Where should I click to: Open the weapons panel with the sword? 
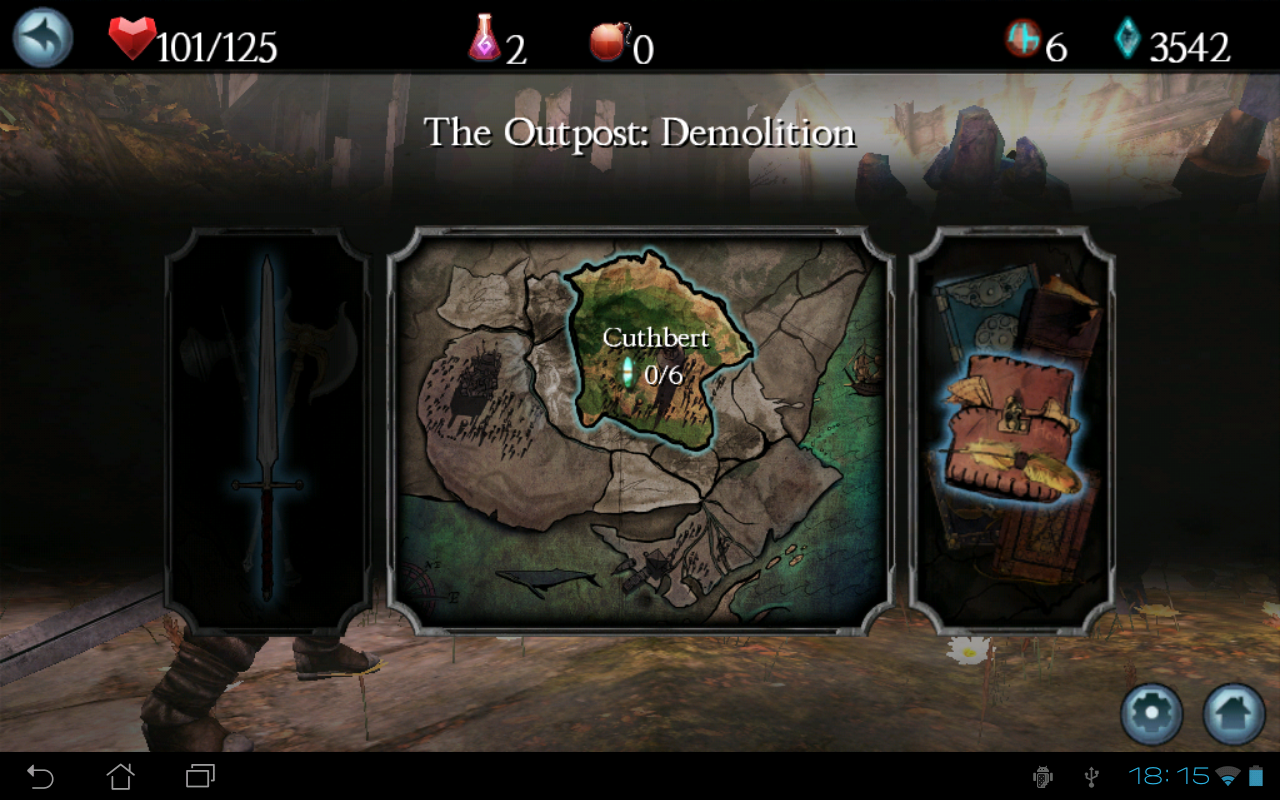tap(267, 430)
